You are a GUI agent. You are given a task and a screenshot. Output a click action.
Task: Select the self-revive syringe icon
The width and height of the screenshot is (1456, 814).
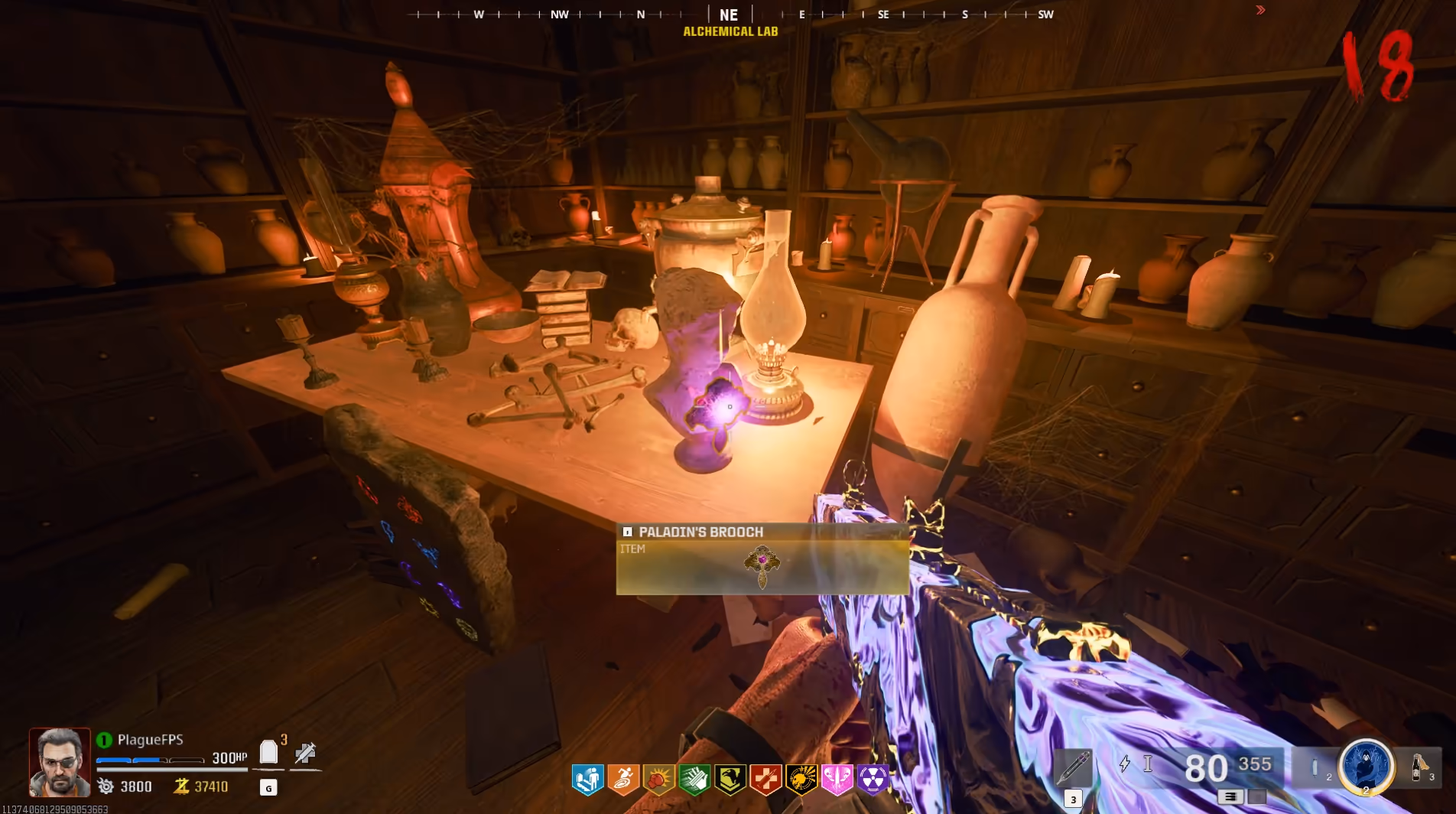(305, 753)
